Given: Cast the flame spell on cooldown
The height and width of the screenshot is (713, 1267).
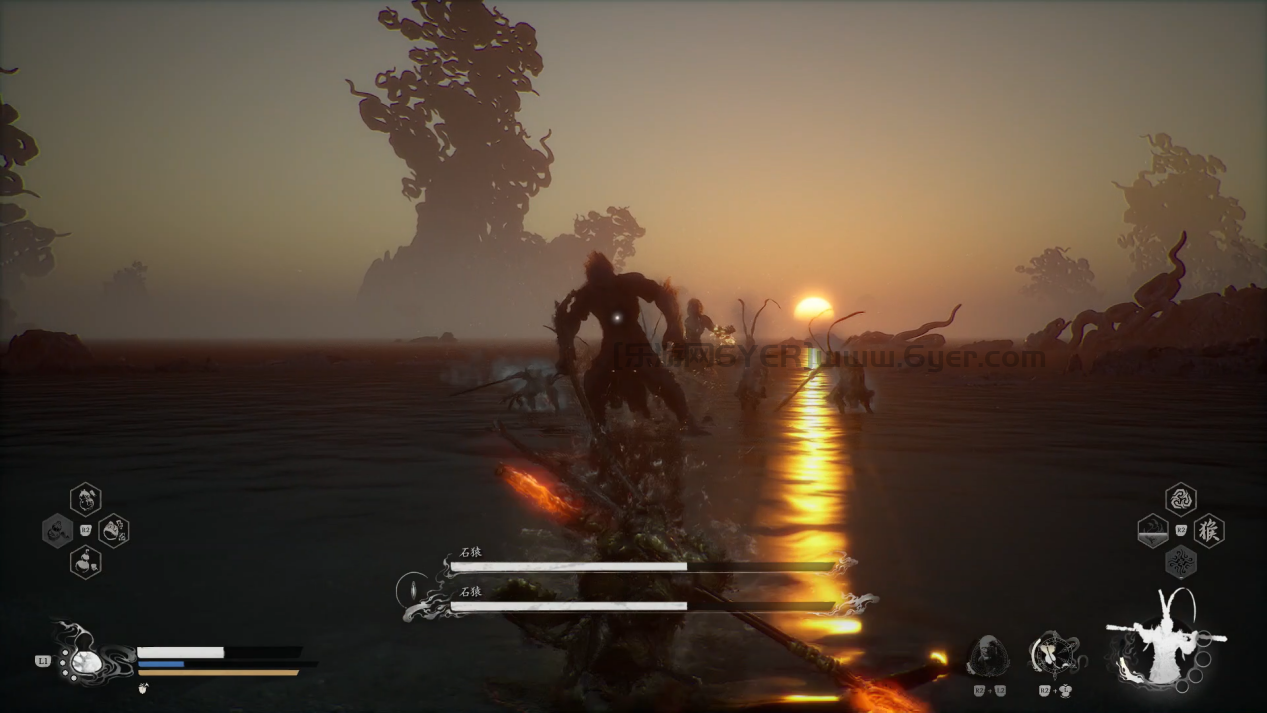Looking at the screenshot, I should (1152, 530).
